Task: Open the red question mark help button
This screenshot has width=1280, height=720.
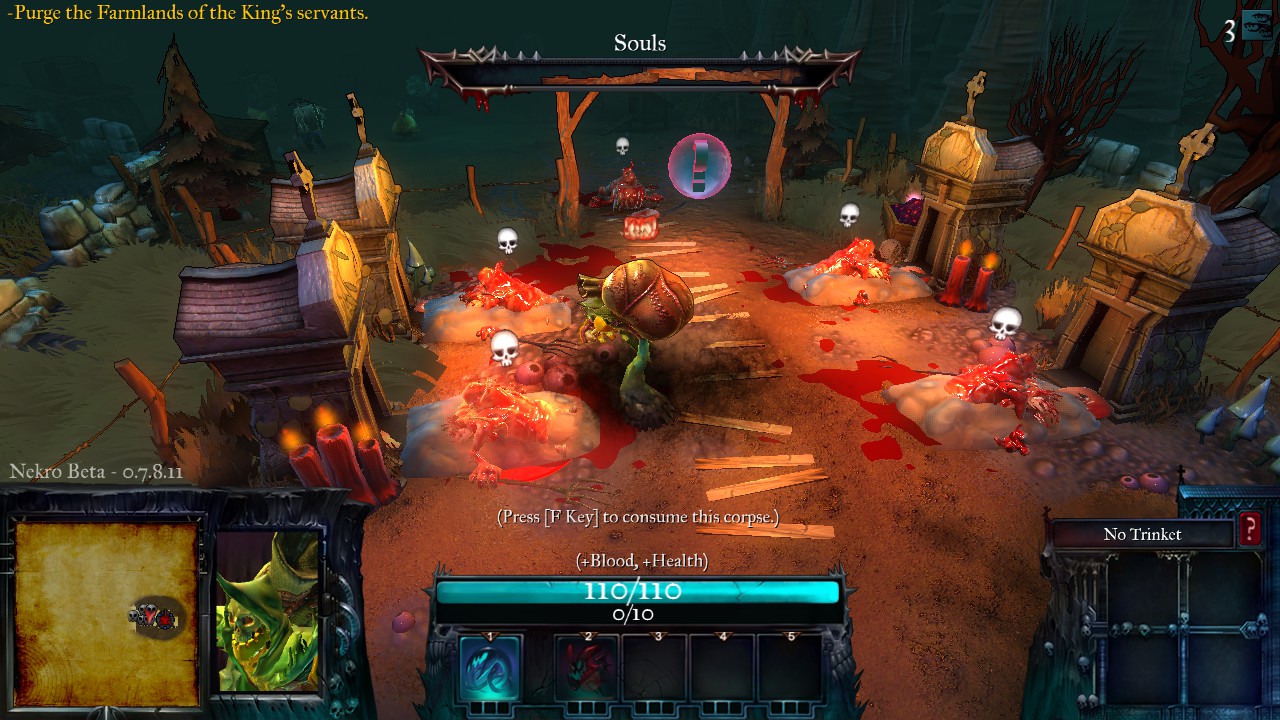Action: pyautogui.click(x=1250, y=531)
